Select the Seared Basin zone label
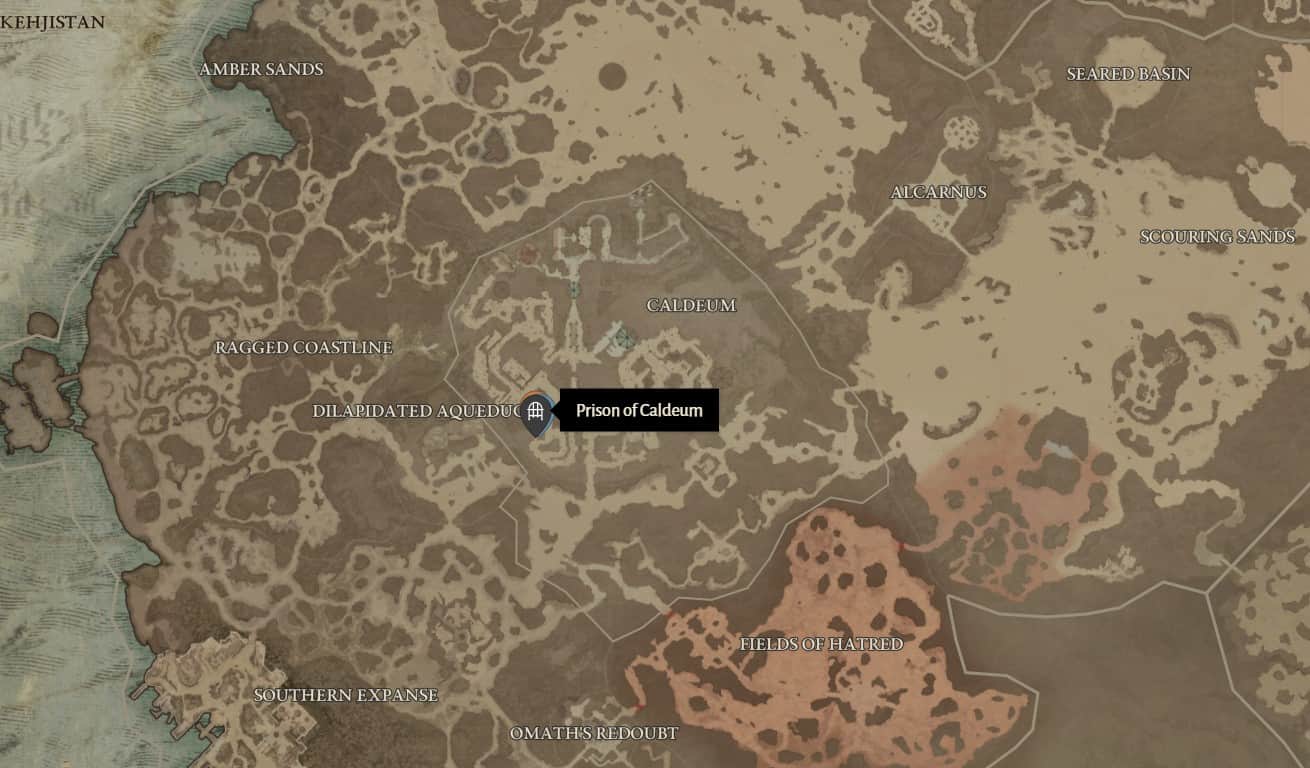 1128,73
